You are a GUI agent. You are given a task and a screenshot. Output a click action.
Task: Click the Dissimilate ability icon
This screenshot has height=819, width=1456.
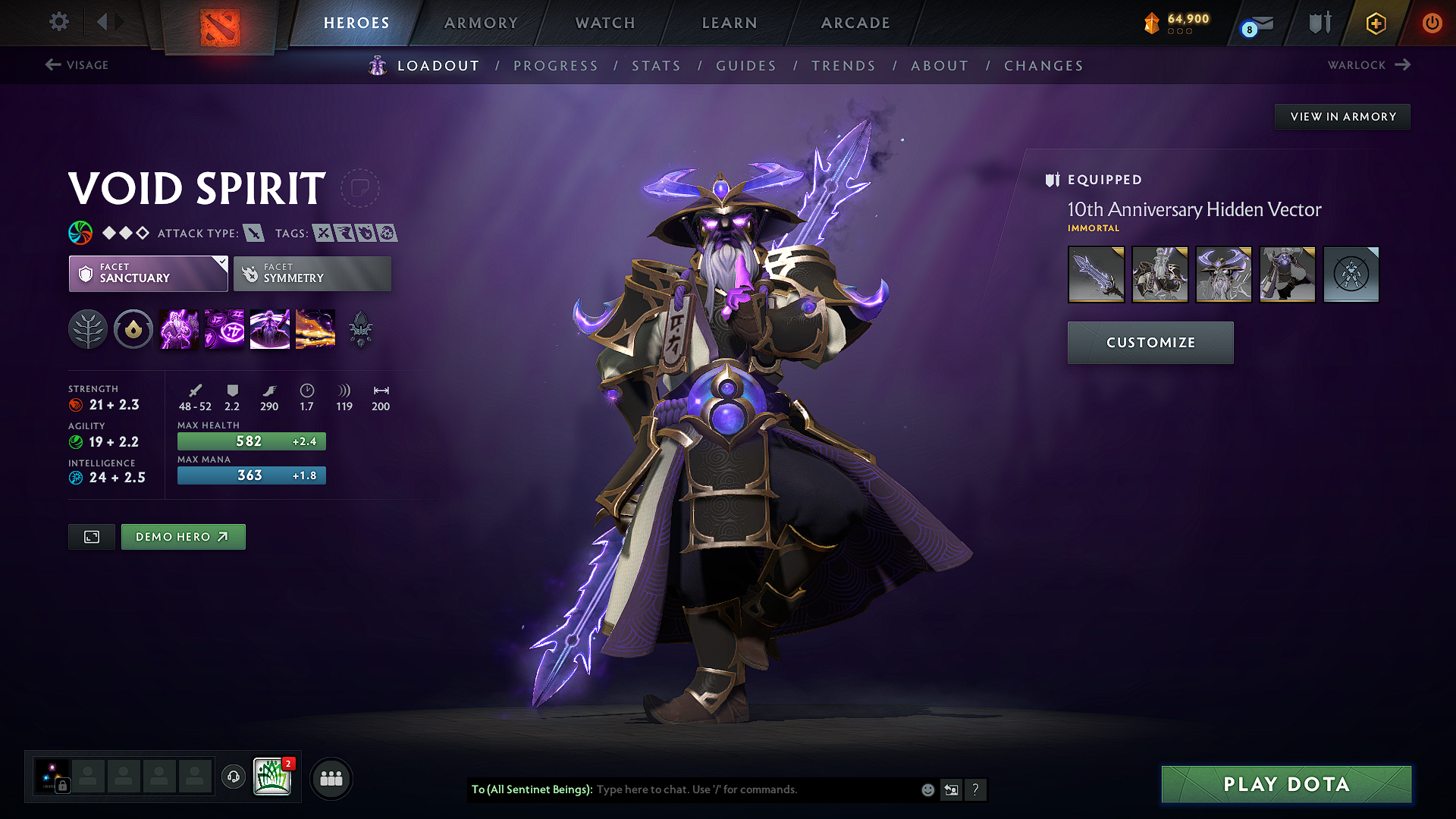(224, 328)
